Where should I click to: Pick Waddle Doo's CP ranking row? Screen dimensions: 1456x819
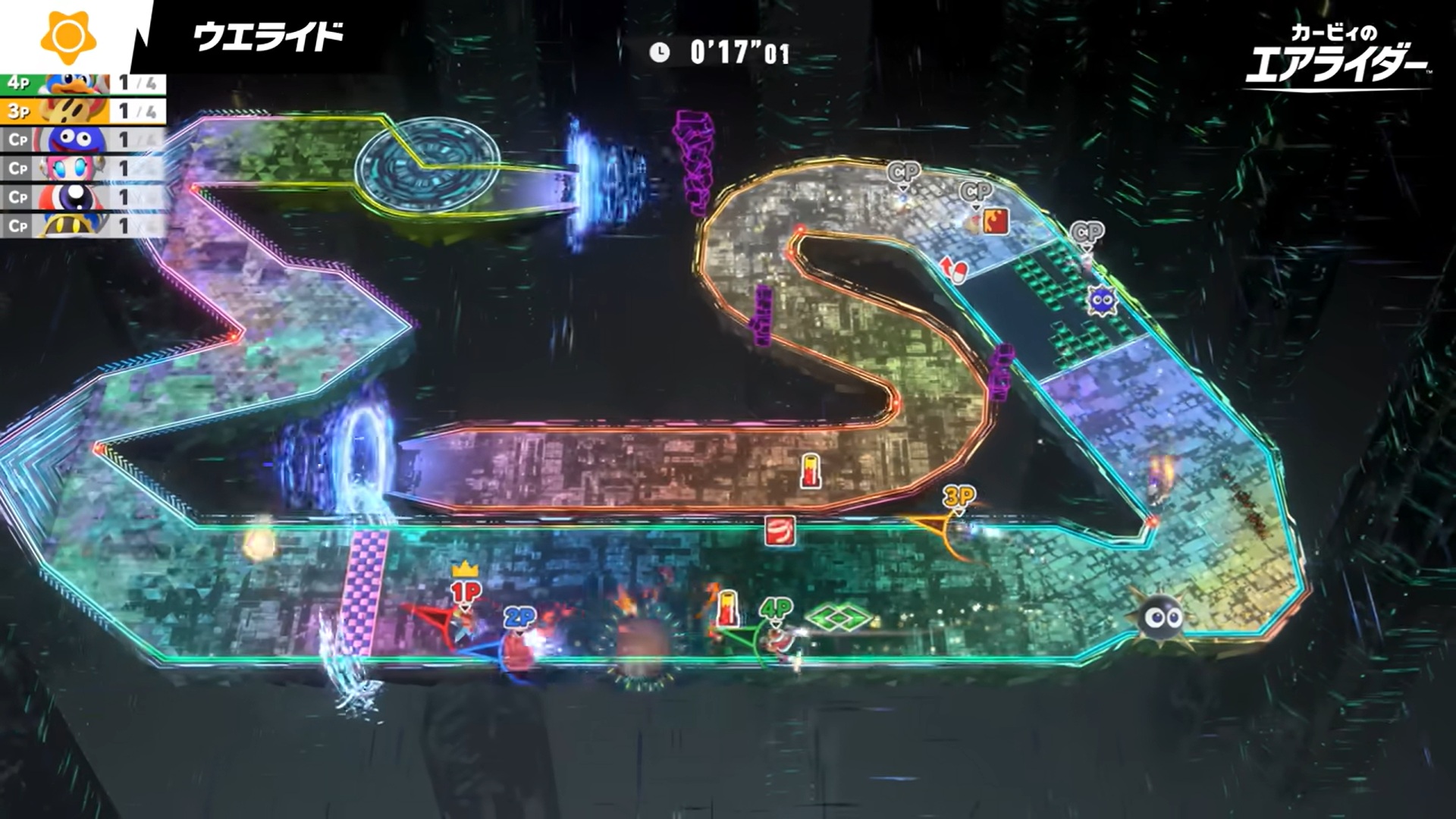[x=82, y=197]
